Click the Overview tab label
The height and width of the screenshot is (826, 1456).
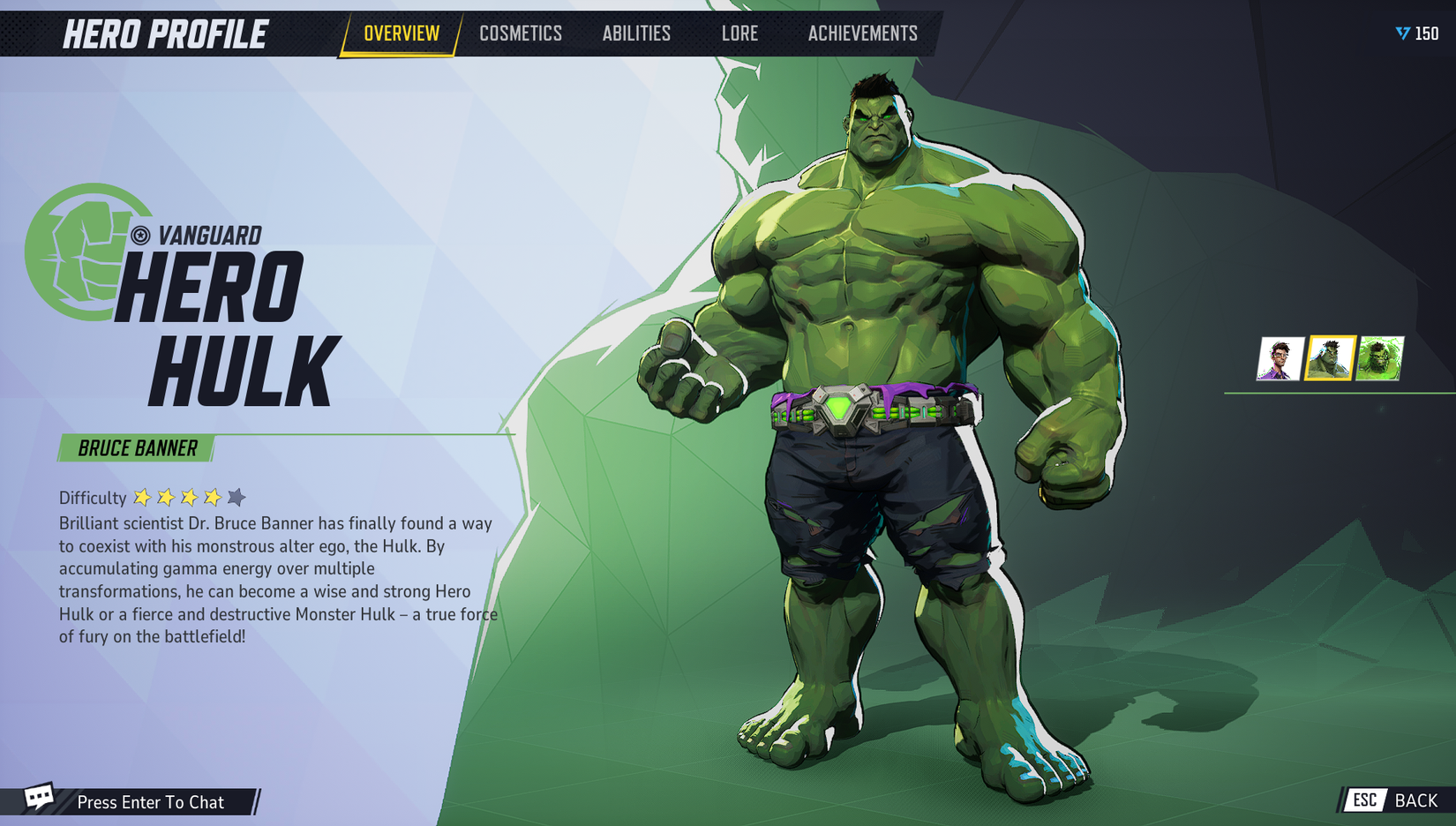(x=402, y=34)
